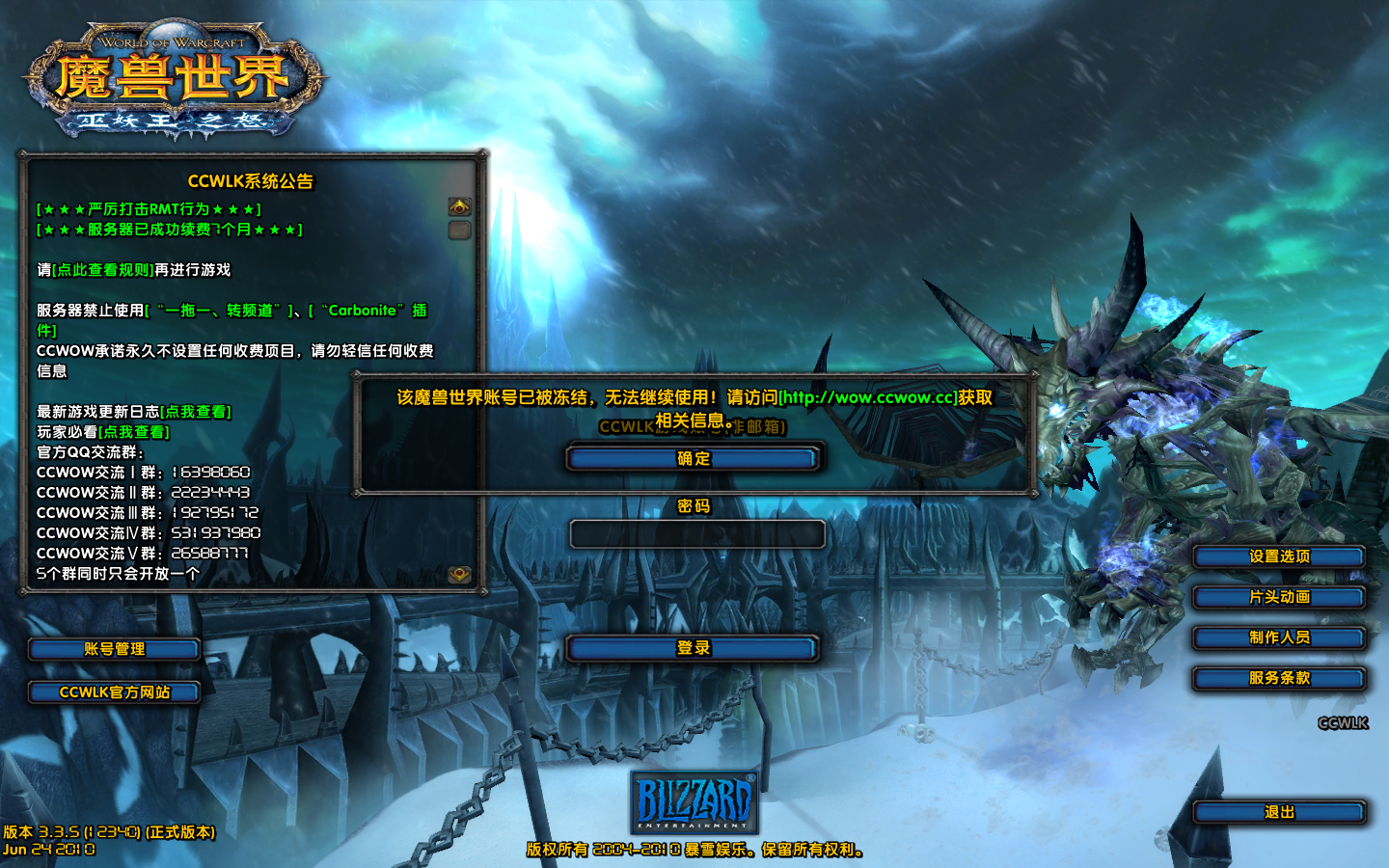Open 账号管理 account management
Screen dimensions: 1389x868
pos(114,649)
